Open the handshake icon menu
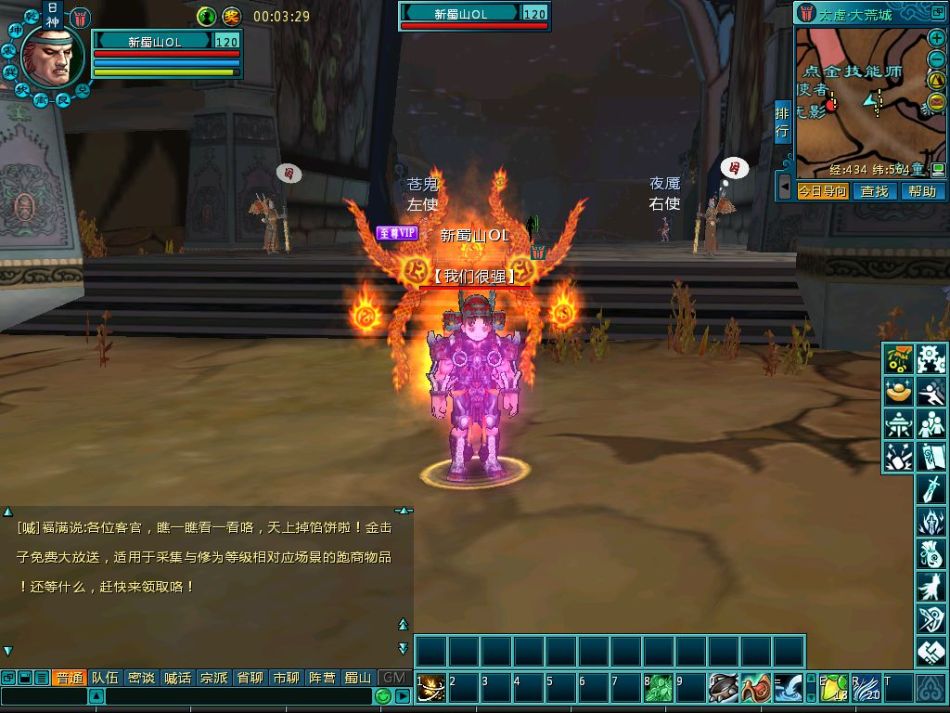Image resolution: width=950 pixels, height=713 pixels. [931, 652]
